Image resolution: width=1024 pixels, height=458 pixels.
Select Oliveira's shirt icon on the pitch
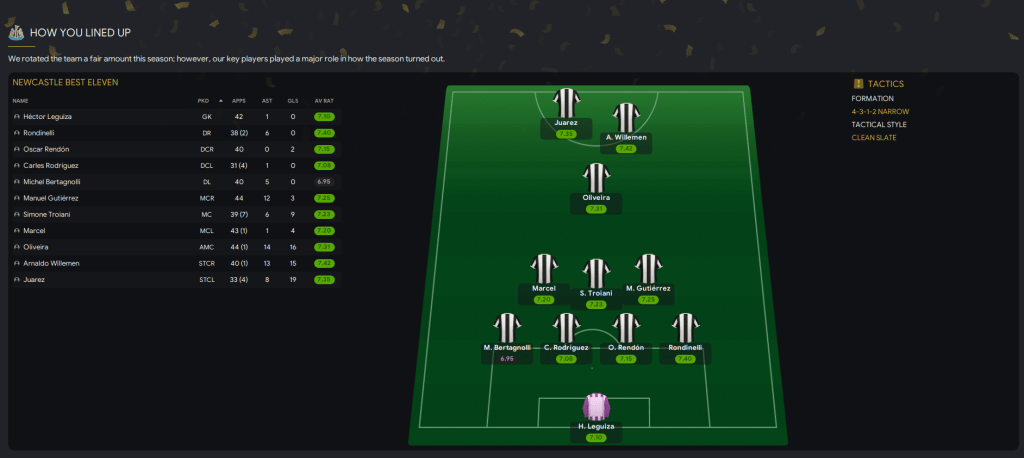point(596,178)
